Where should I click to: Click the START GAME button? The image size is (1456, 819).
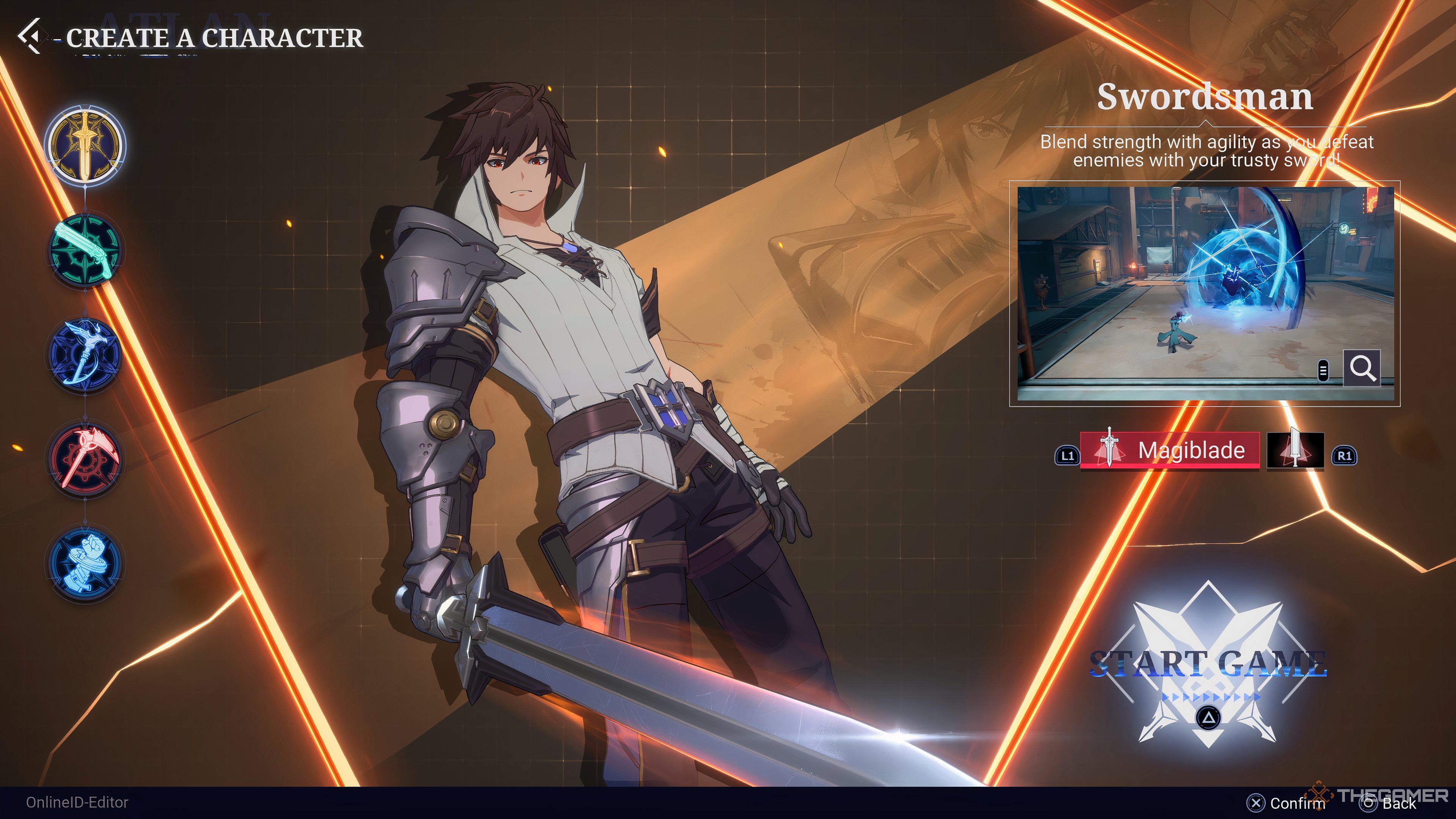[1208, 664]
